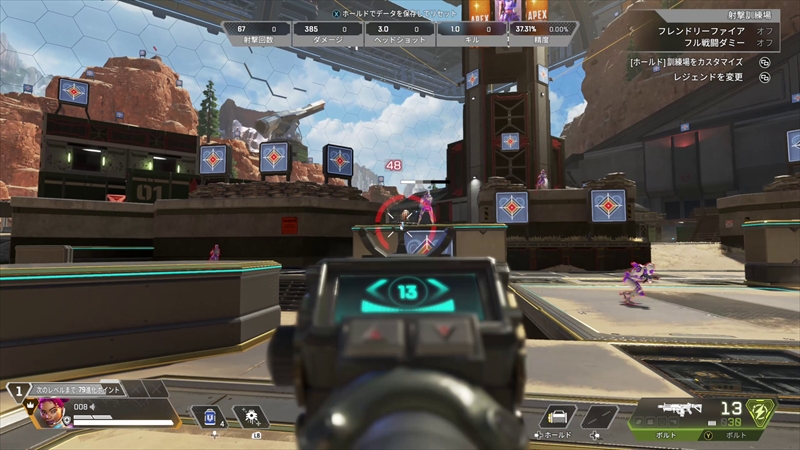Use the shield cell item slot
The height and width of the screenshot is (450, 800).
click(209, 416)
